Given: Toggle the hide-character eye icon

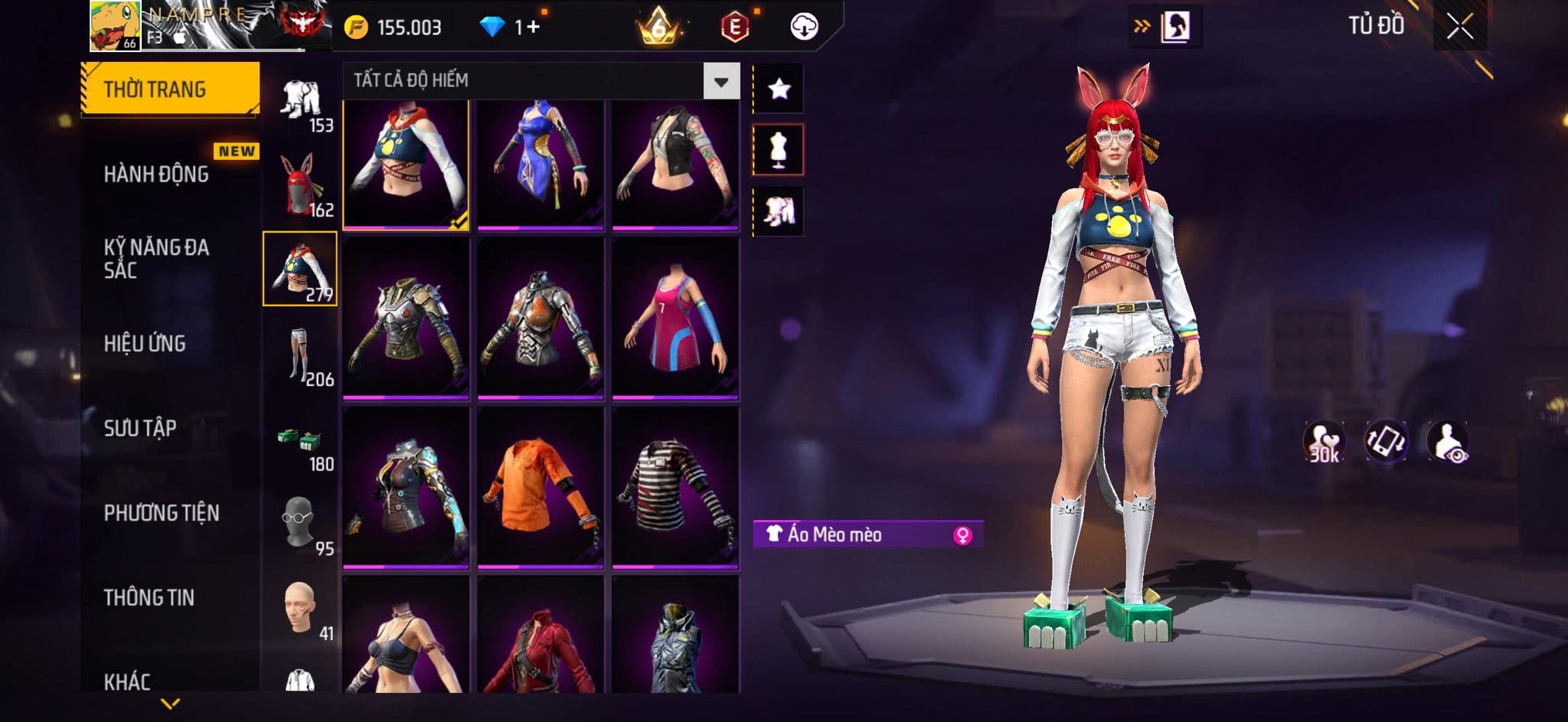Looking at the screenshot, I should pos(1447,442).
